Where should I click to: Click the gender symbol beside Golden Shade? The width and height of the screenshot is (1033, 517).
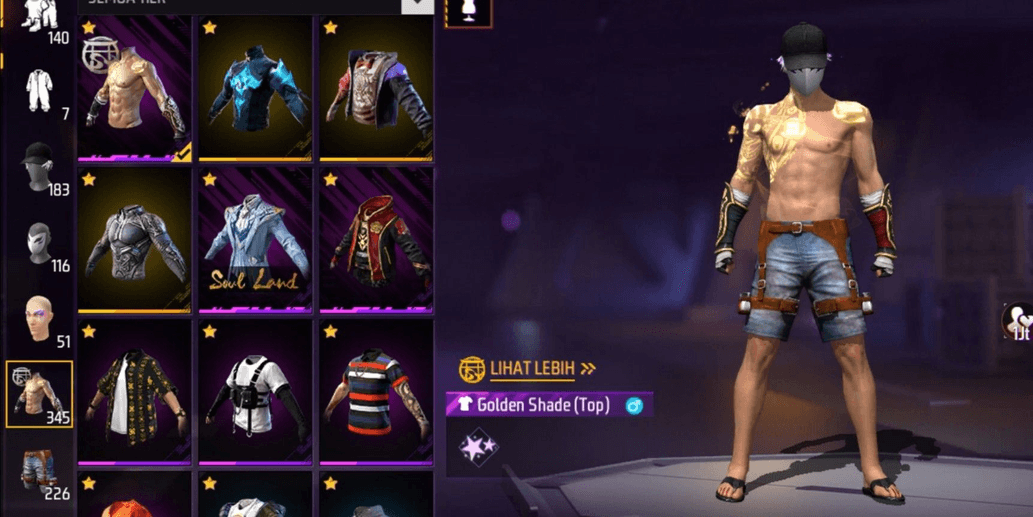pyautogui.click(x=634, y=406)
